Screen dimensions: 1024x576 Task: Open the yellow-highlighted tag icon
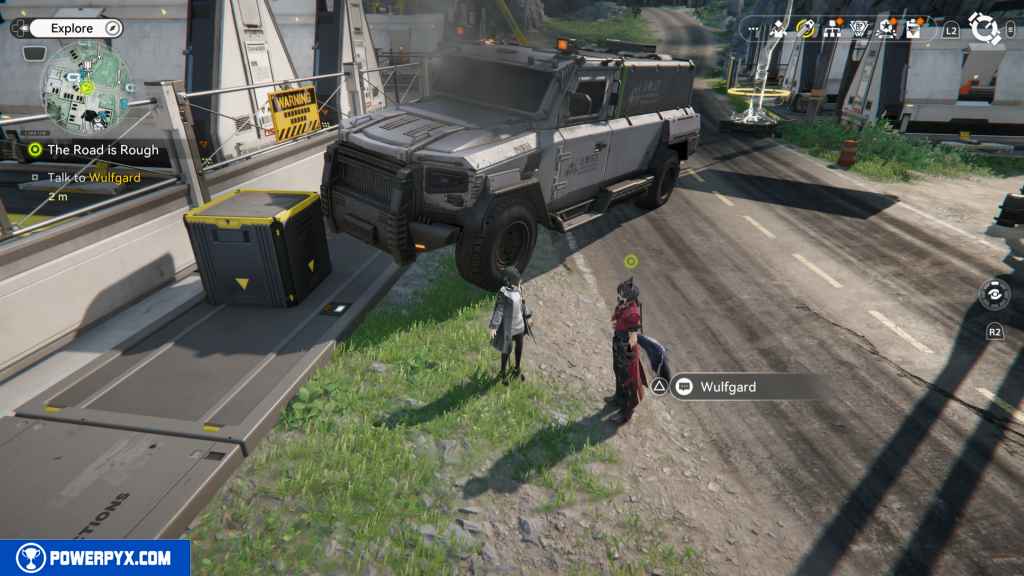(806, 28)
